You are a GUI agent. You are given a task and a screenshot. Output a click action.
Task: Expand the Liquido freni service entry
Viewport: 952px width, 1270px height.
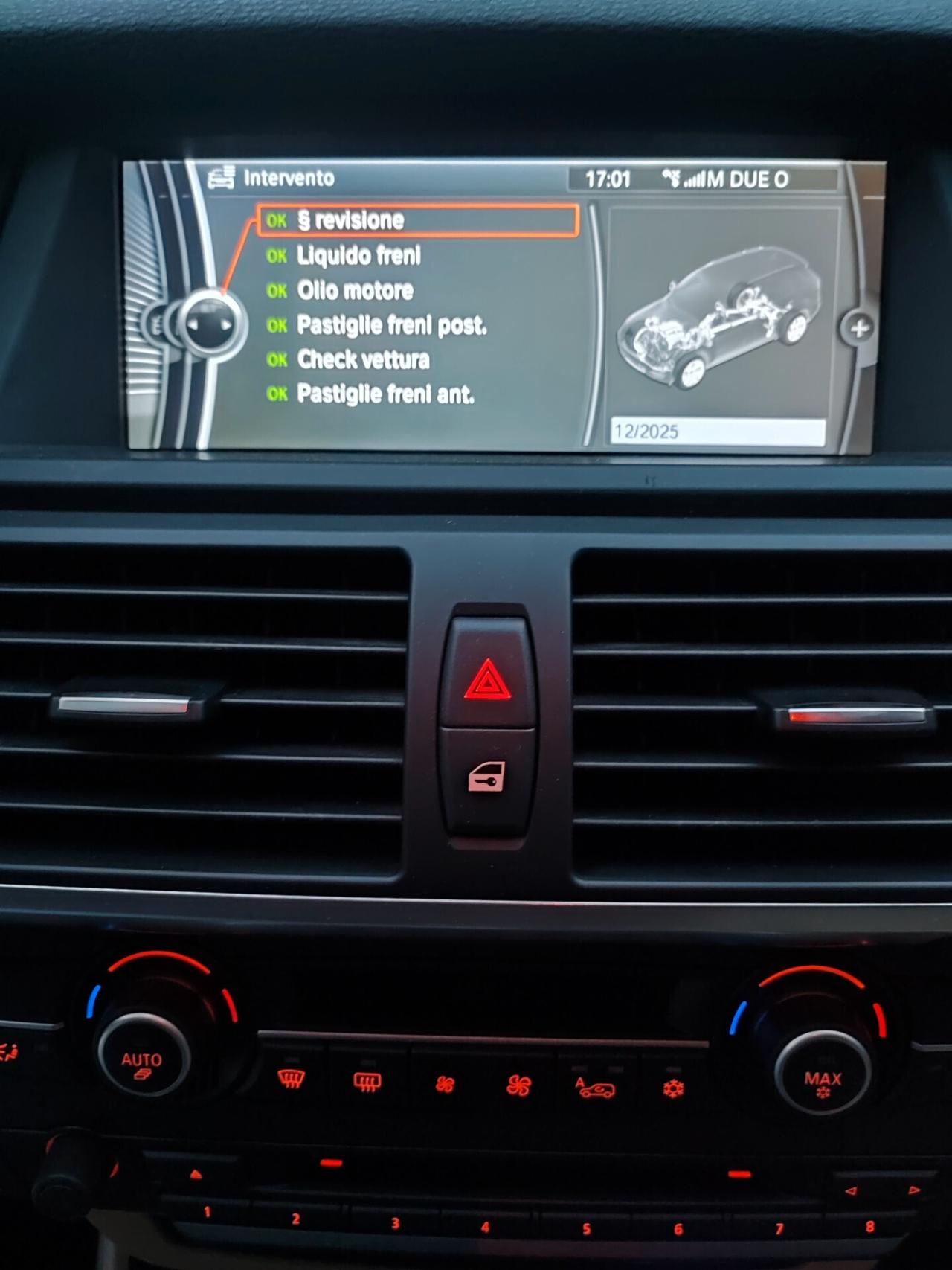(359, 255)
